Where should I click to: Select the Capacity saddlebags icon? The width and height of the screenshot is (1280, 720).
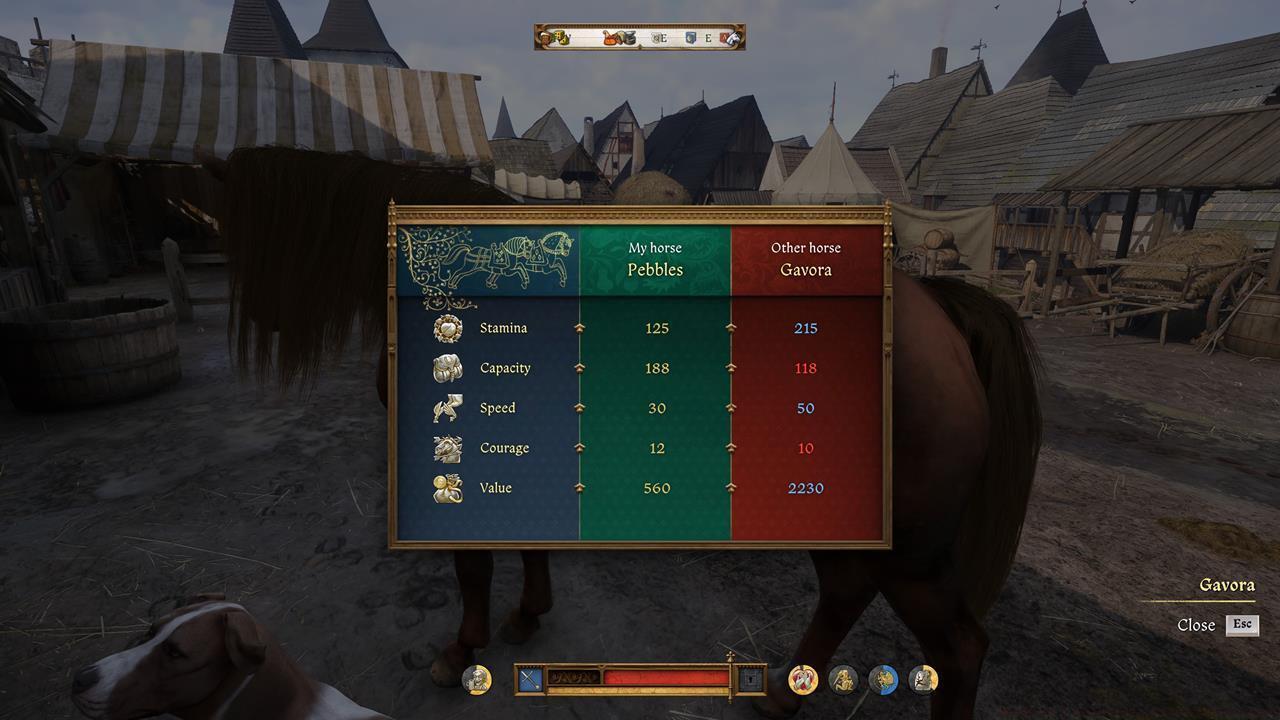tap(447, 367)
